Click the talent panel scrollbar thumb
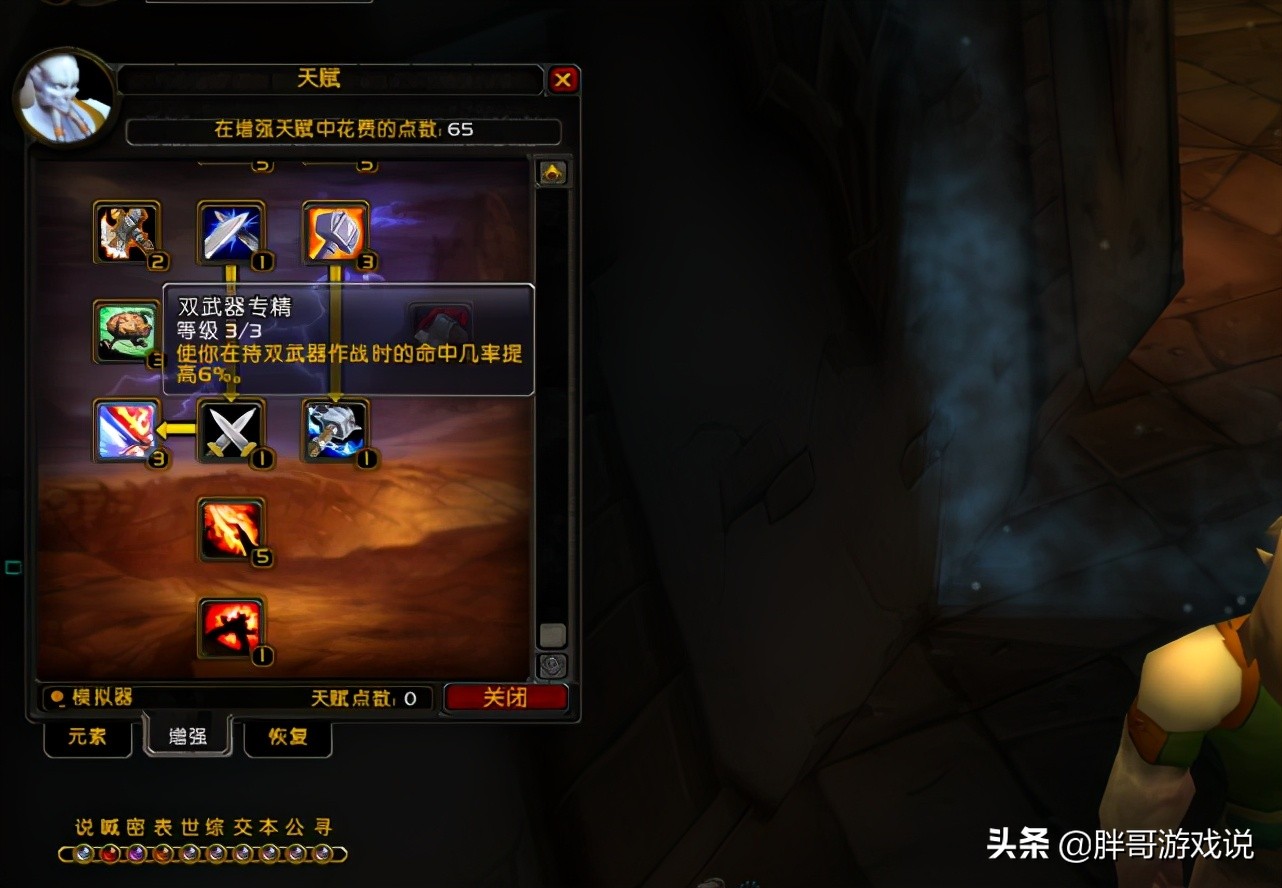 552,633
